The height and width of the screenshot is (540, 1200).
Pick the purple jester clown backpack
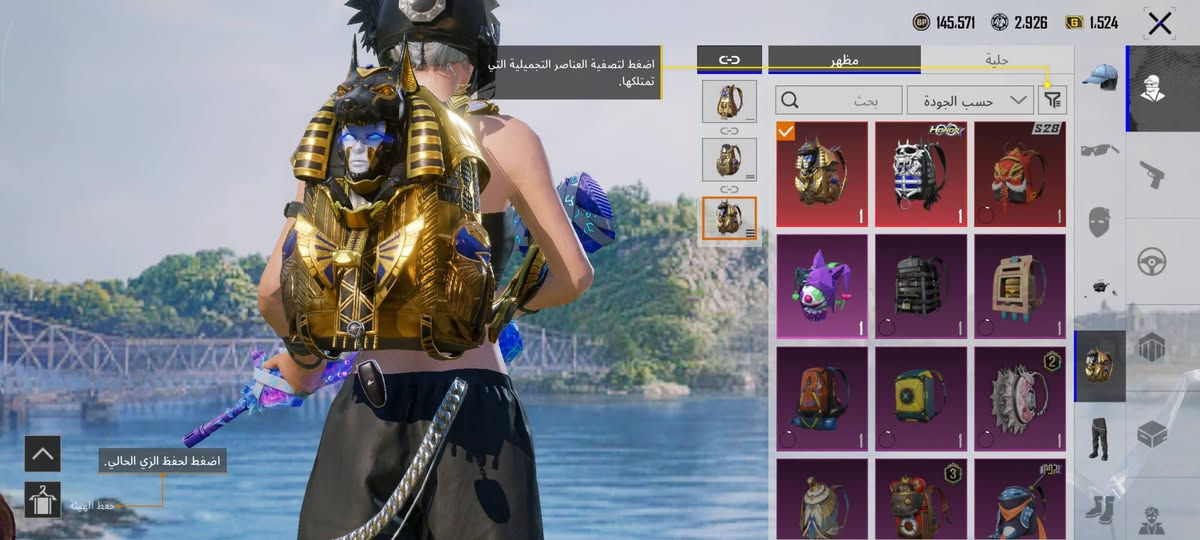click(821, 286)
